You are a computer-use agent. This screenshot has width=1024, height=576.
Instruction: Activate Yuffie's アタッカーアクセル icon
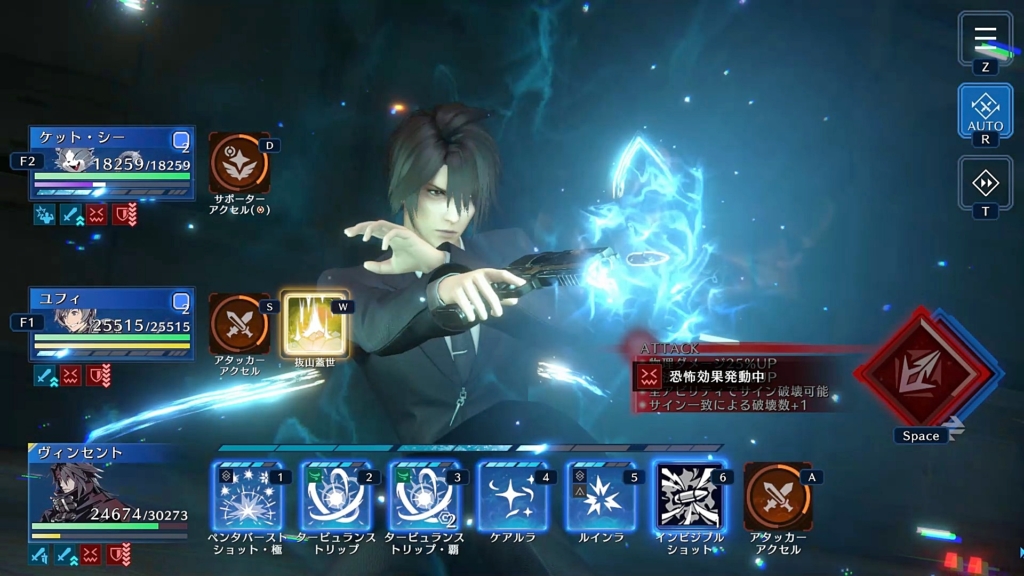pyautogui.click(x=239, y=325)
